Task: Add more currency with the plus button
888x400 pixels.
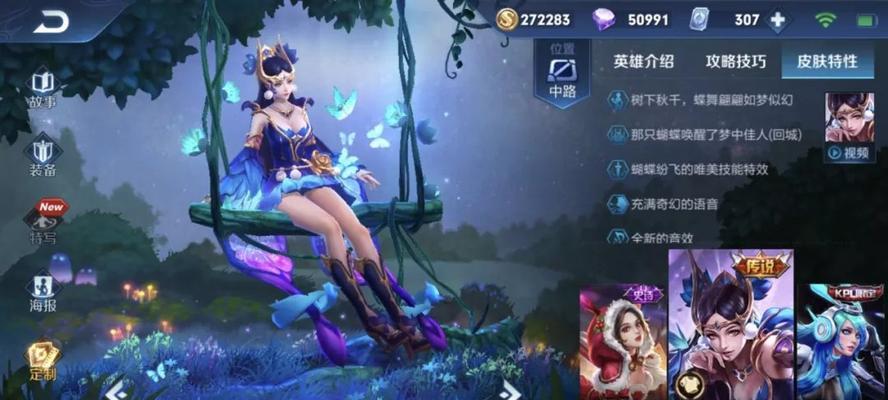Action: click(776, 20)
